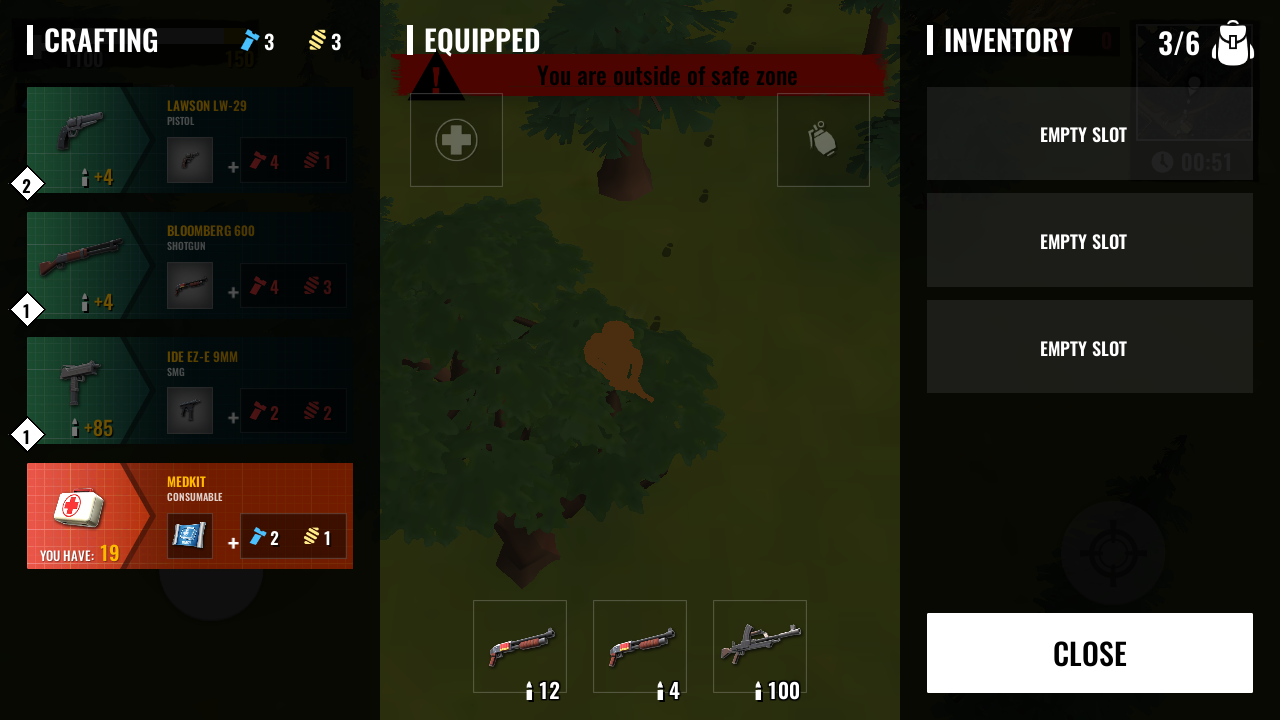The image size is (1280, 720).
Task: Select the Lawson LW-29 pistol recipe
Action: coord(189,140)
